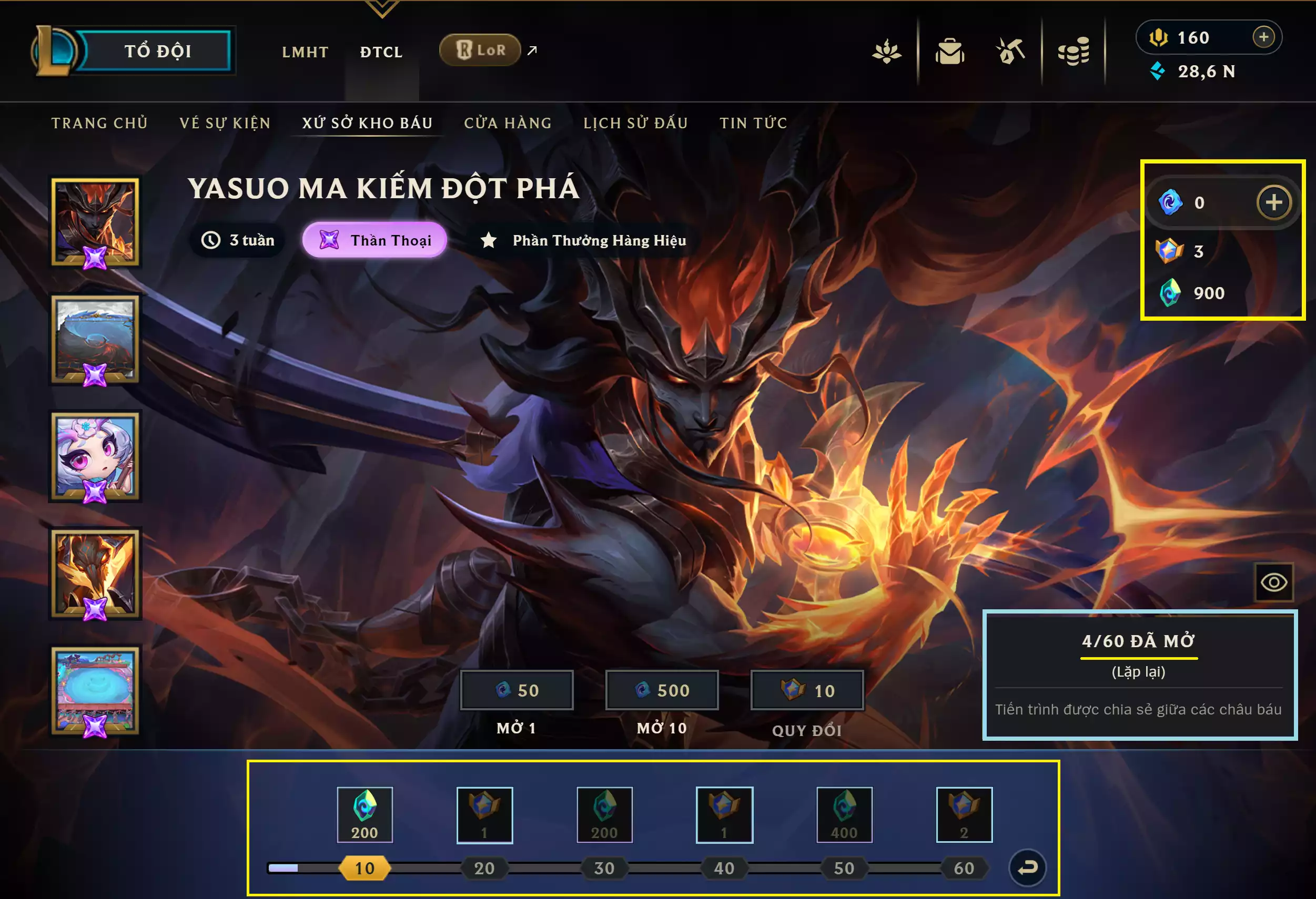Open the Thần Thoại rarity tag

(374, 240)
